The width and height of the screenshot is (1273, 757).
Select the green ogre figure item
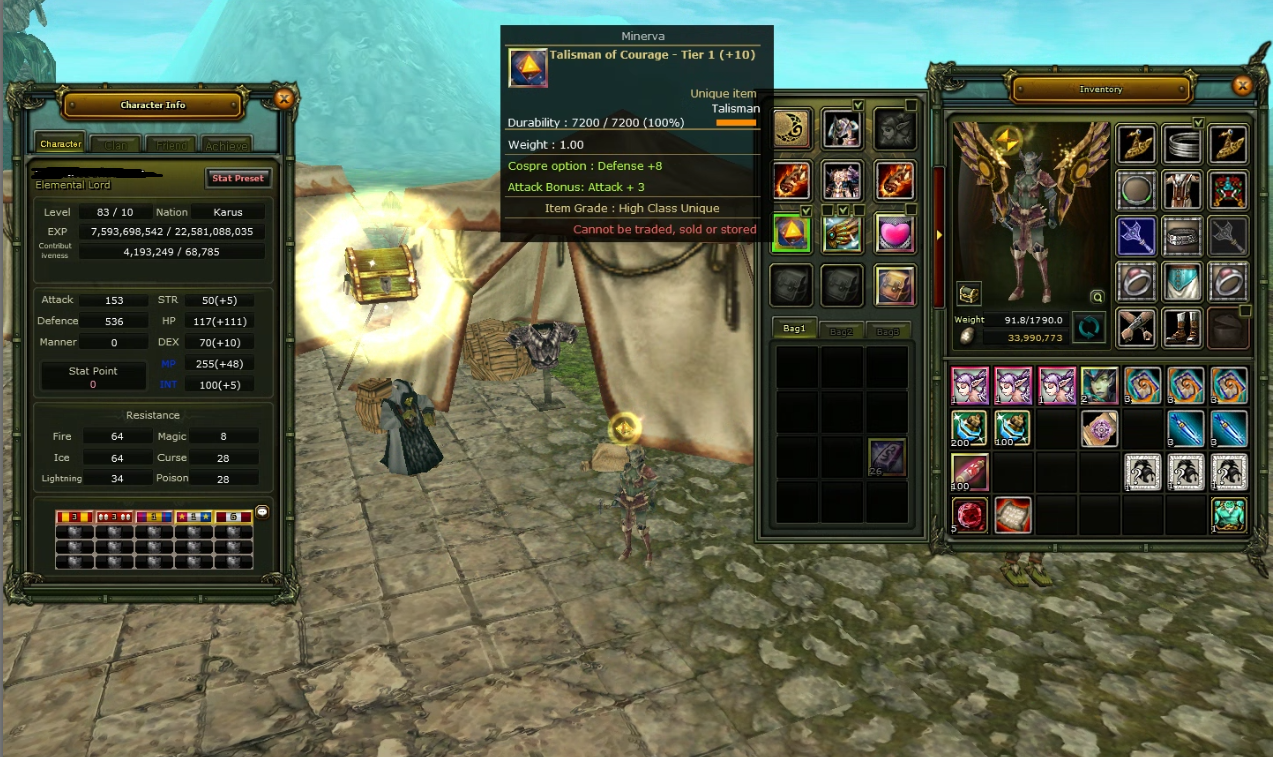pyautogui.click(x=1229, y=515)
